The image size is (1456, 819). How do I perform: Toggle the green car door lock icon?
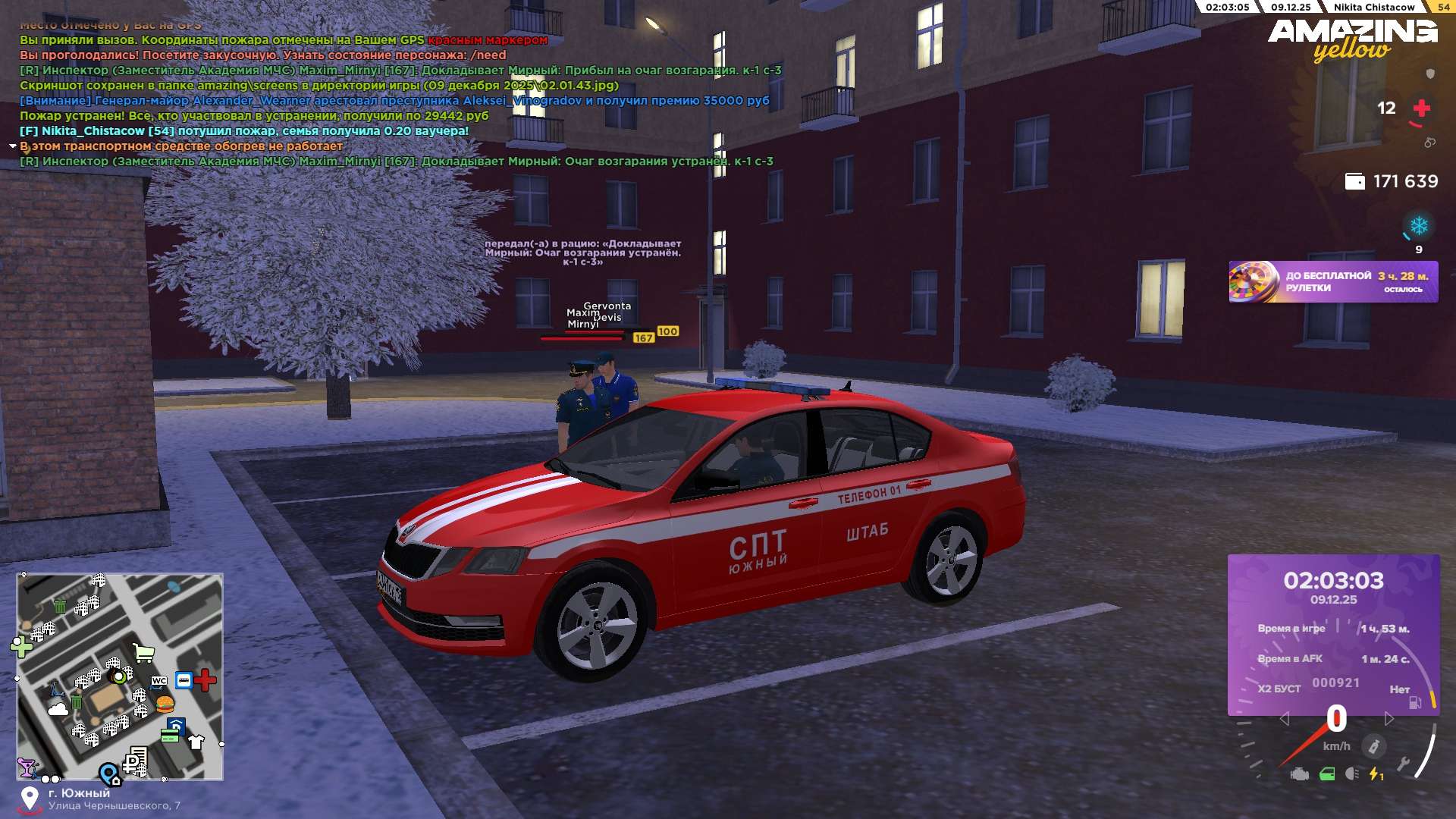pos(1327,774)
